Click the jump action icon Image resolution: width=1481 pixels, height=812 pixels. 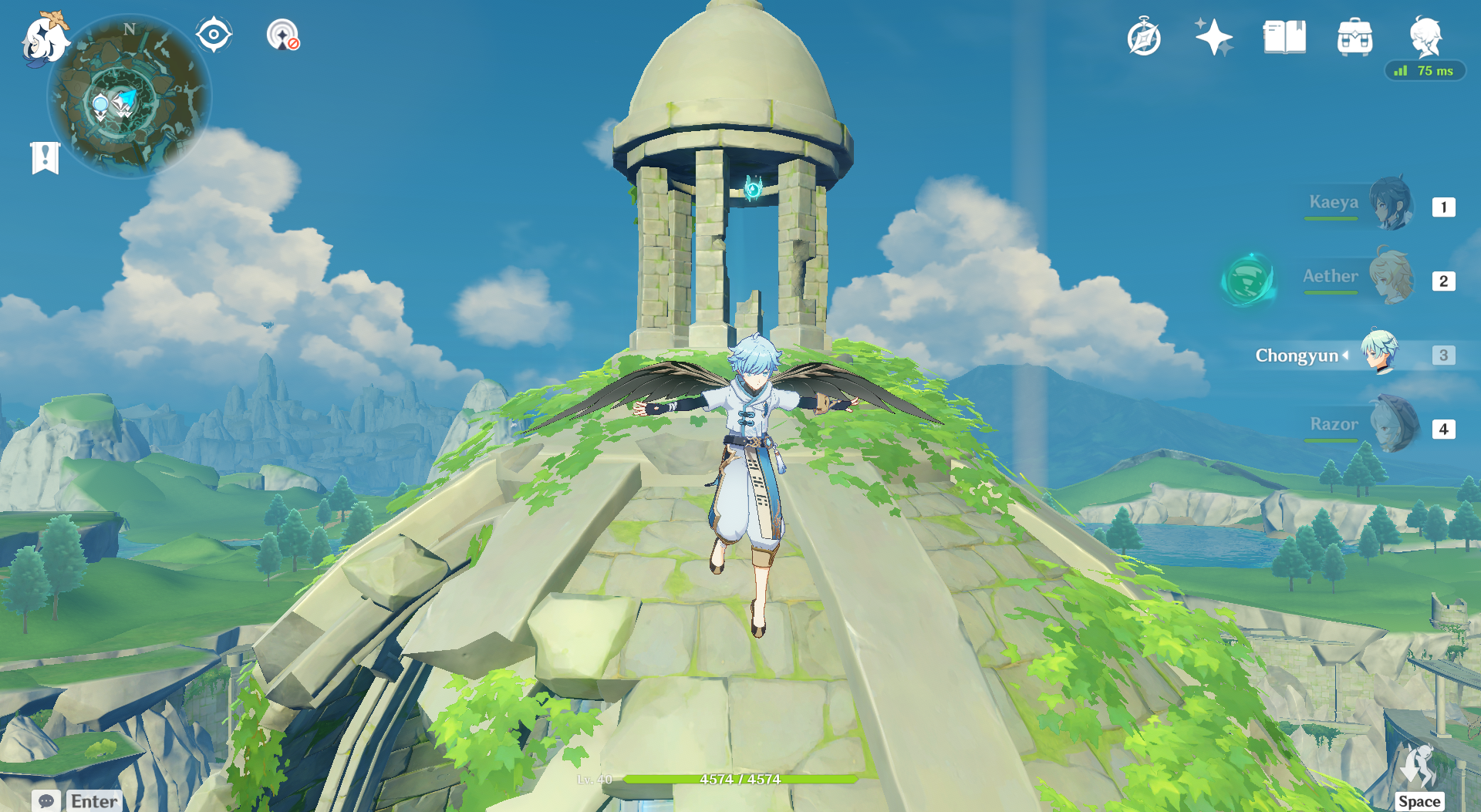1418,767
